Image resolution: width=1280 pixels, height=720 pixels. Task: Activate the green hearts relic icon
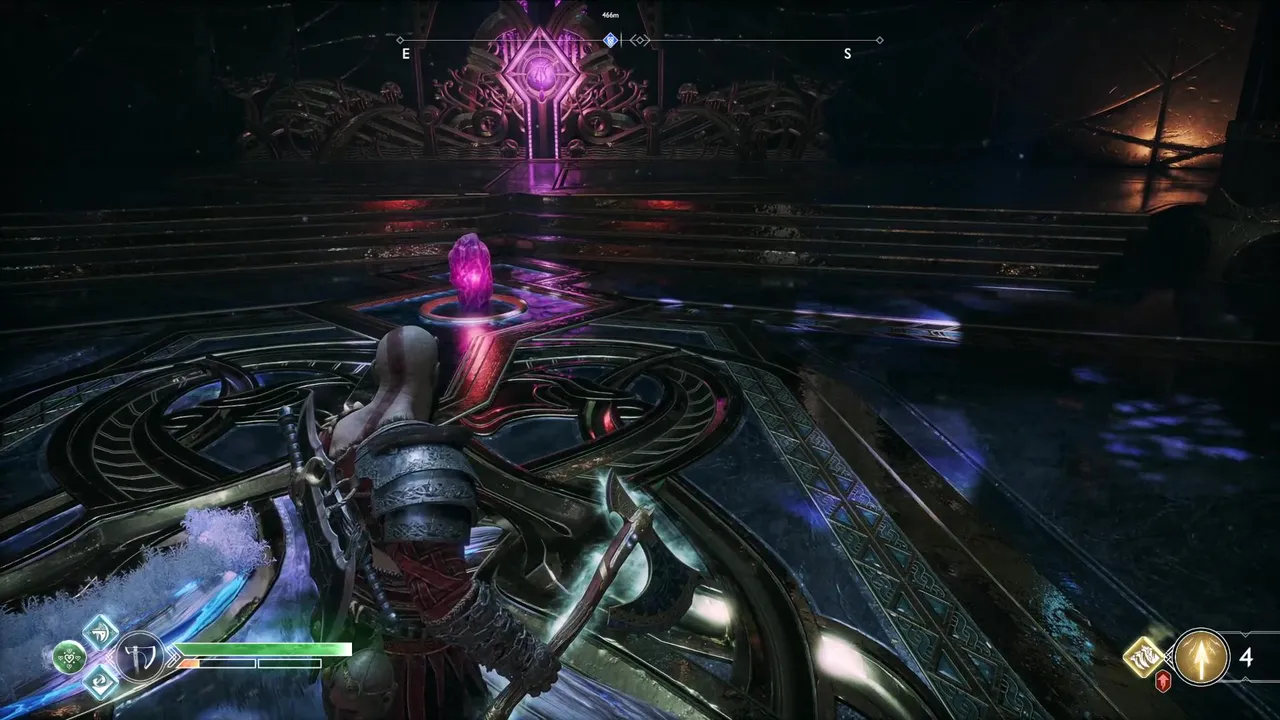point(69,657)
